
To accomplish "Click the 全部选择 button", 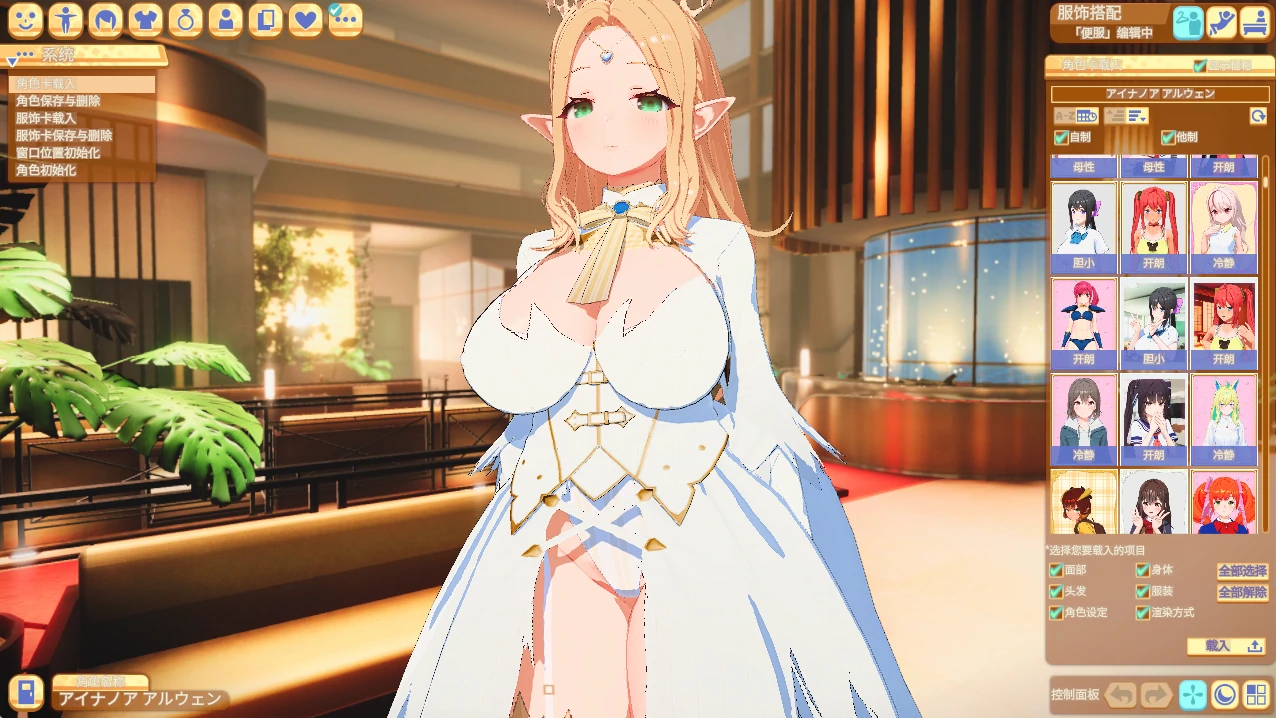I will point(1242,571).
